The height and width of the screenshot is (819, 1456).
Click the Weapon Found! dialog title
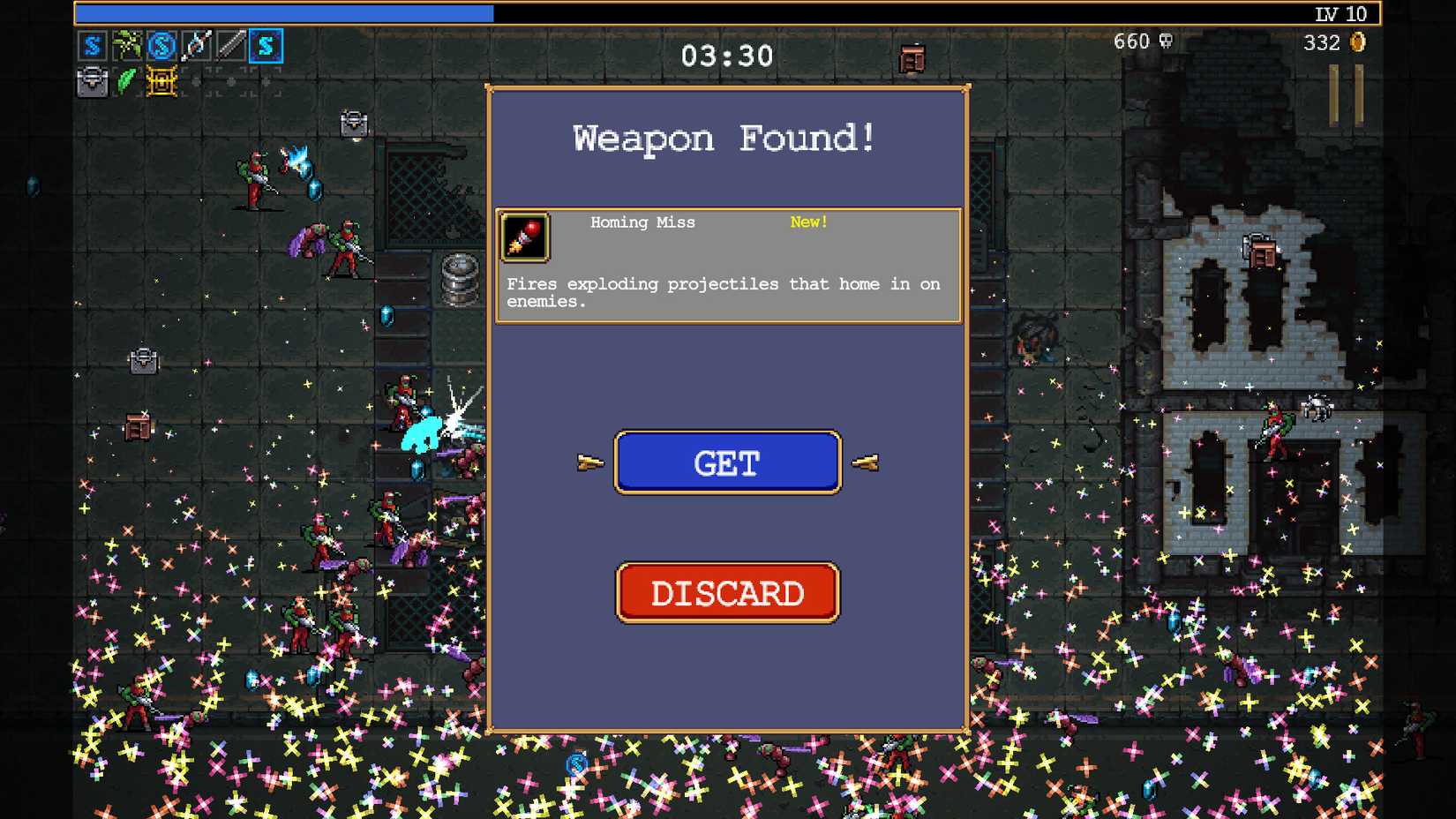[x=725, y=138]
